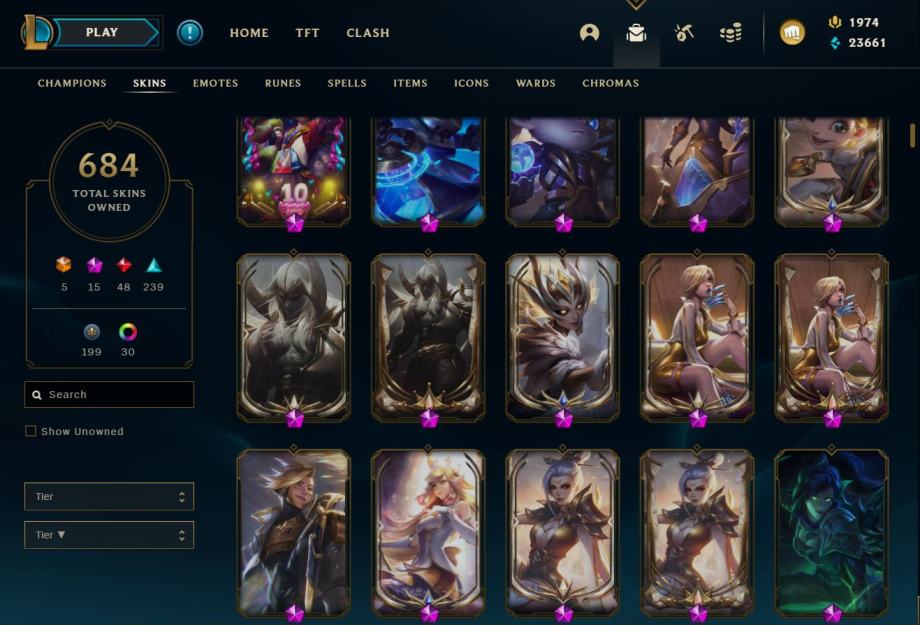Select the green-haired dark skin card

(x=831, y=528)
